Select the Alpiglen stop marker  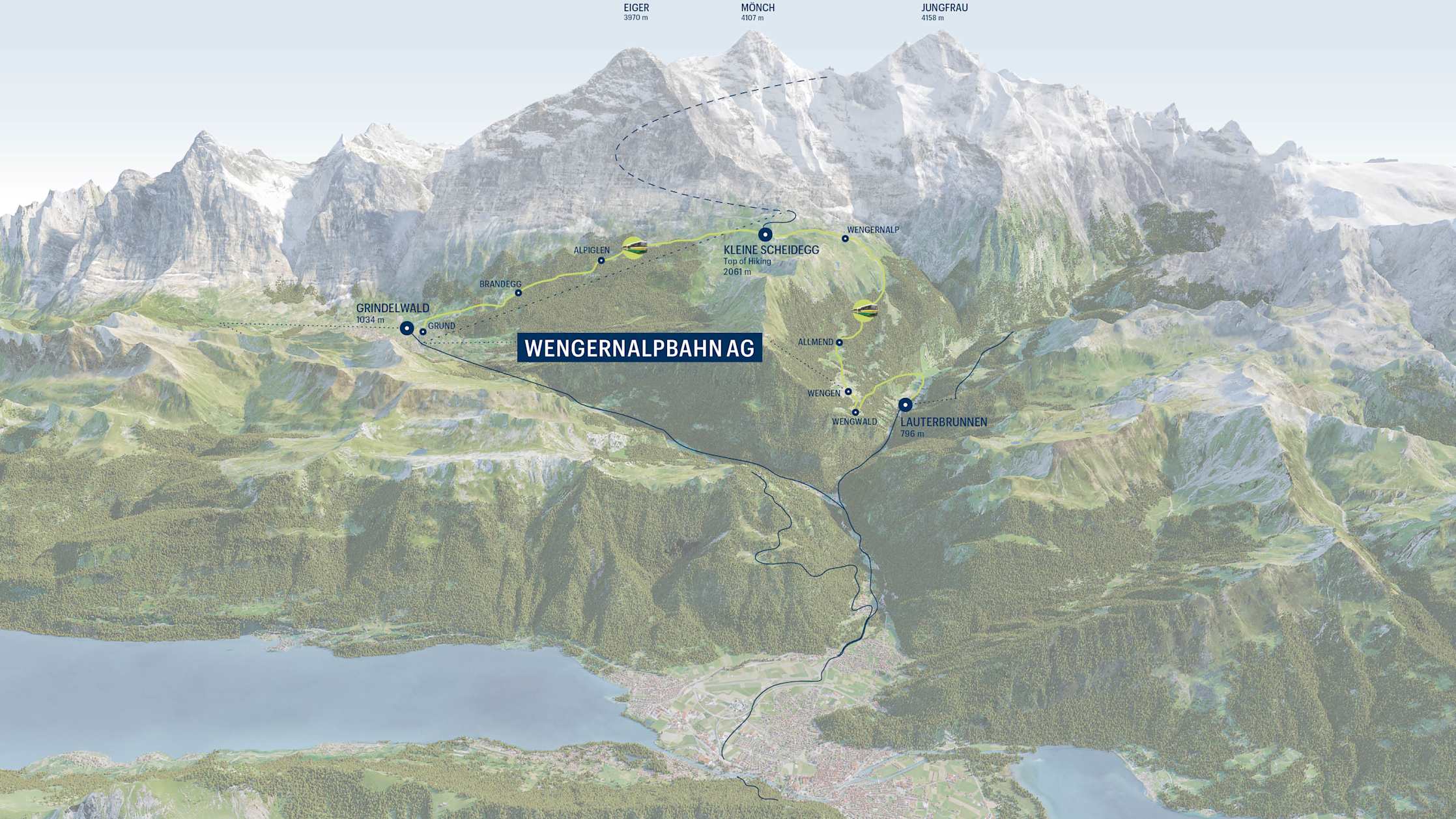tap(601, 261)
